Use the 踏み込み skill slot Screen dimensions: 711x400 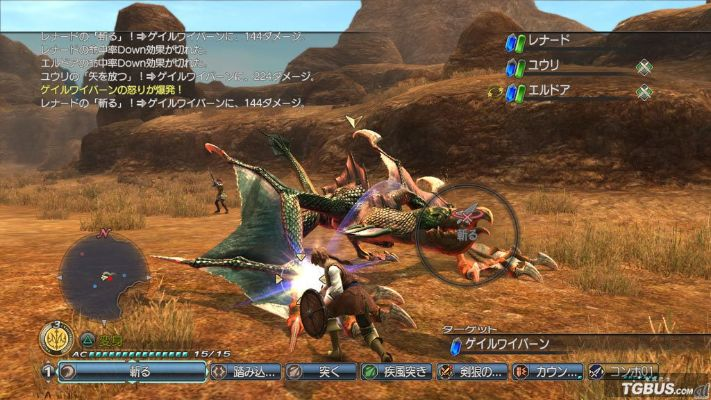244,372
